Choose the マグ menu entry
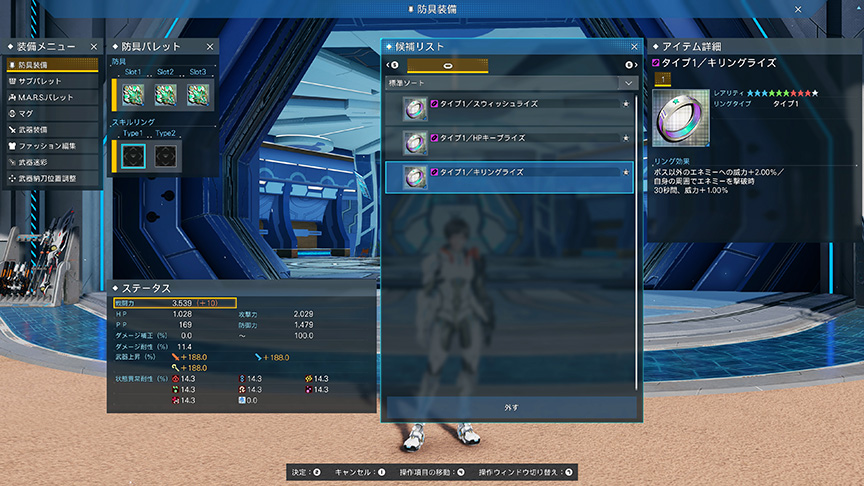864x486 pixels. pos(52,113)
